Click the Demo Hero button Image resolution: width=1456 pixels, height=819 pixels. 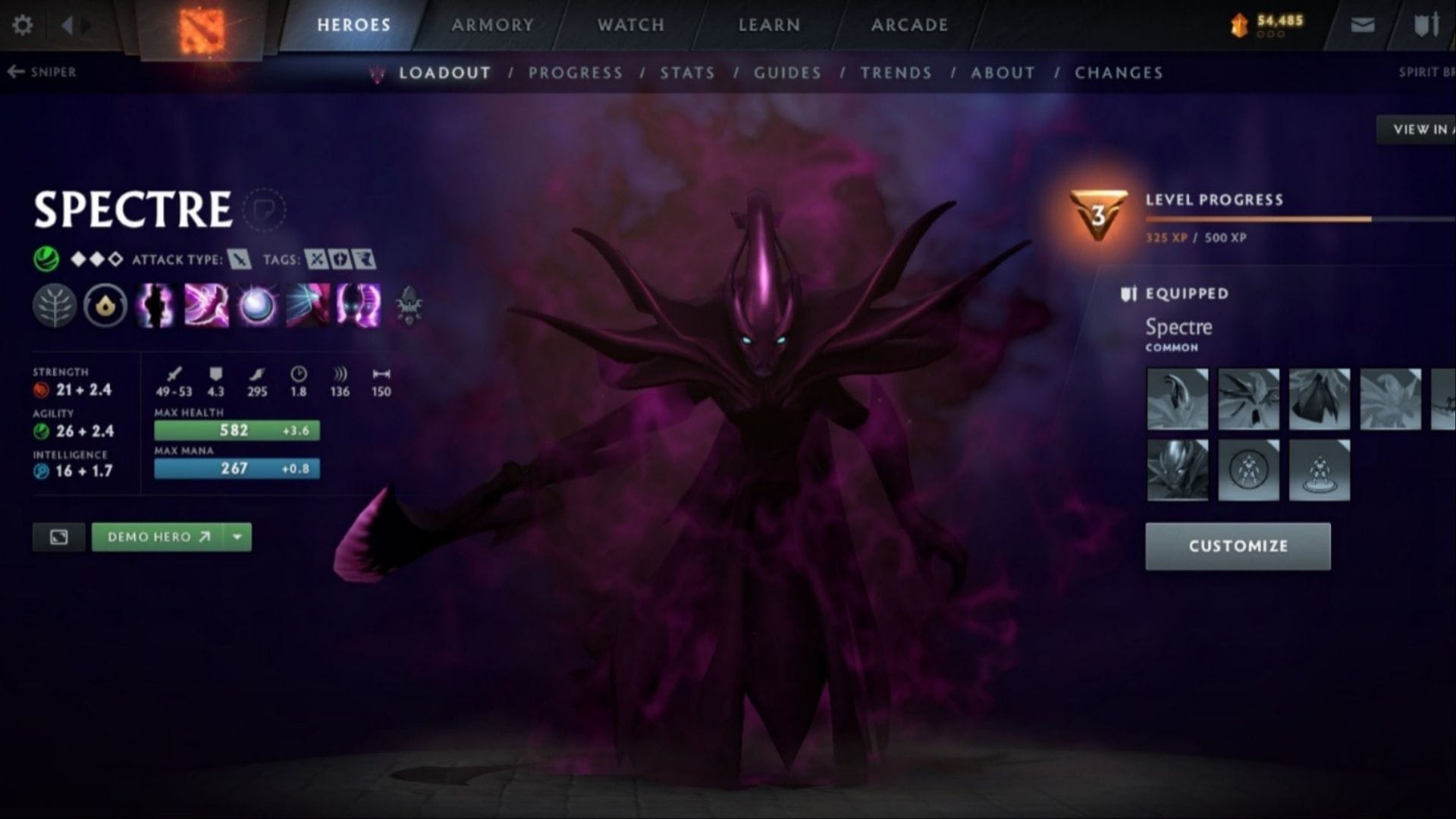click(158, 537)
